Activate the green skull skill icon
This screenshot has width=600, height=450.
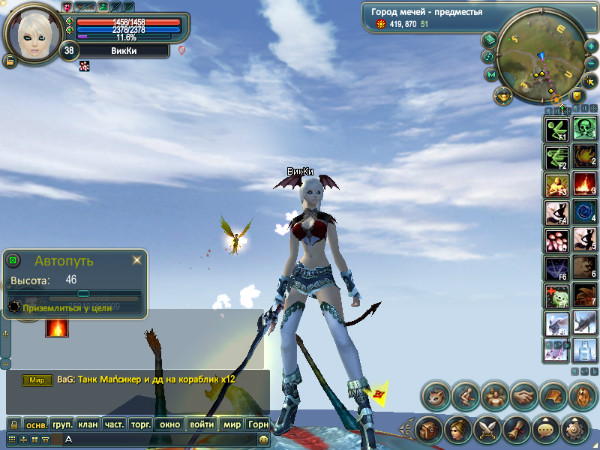pyautogui.click(x=585, y=128)
